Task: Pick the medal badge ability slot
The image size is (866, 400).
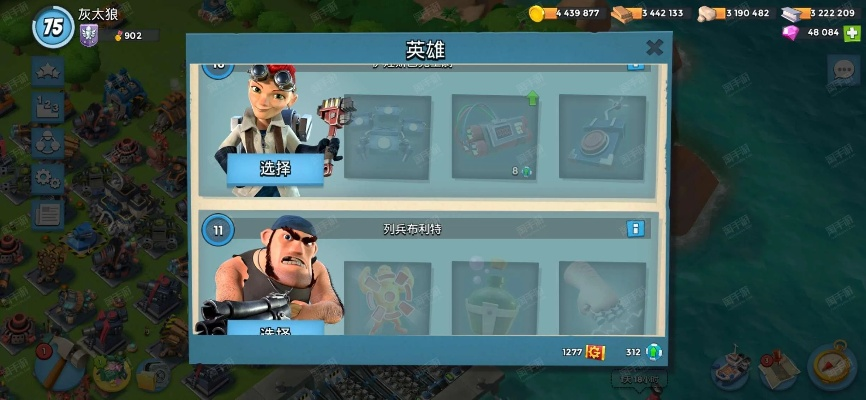Action: (x=387, y=297)
